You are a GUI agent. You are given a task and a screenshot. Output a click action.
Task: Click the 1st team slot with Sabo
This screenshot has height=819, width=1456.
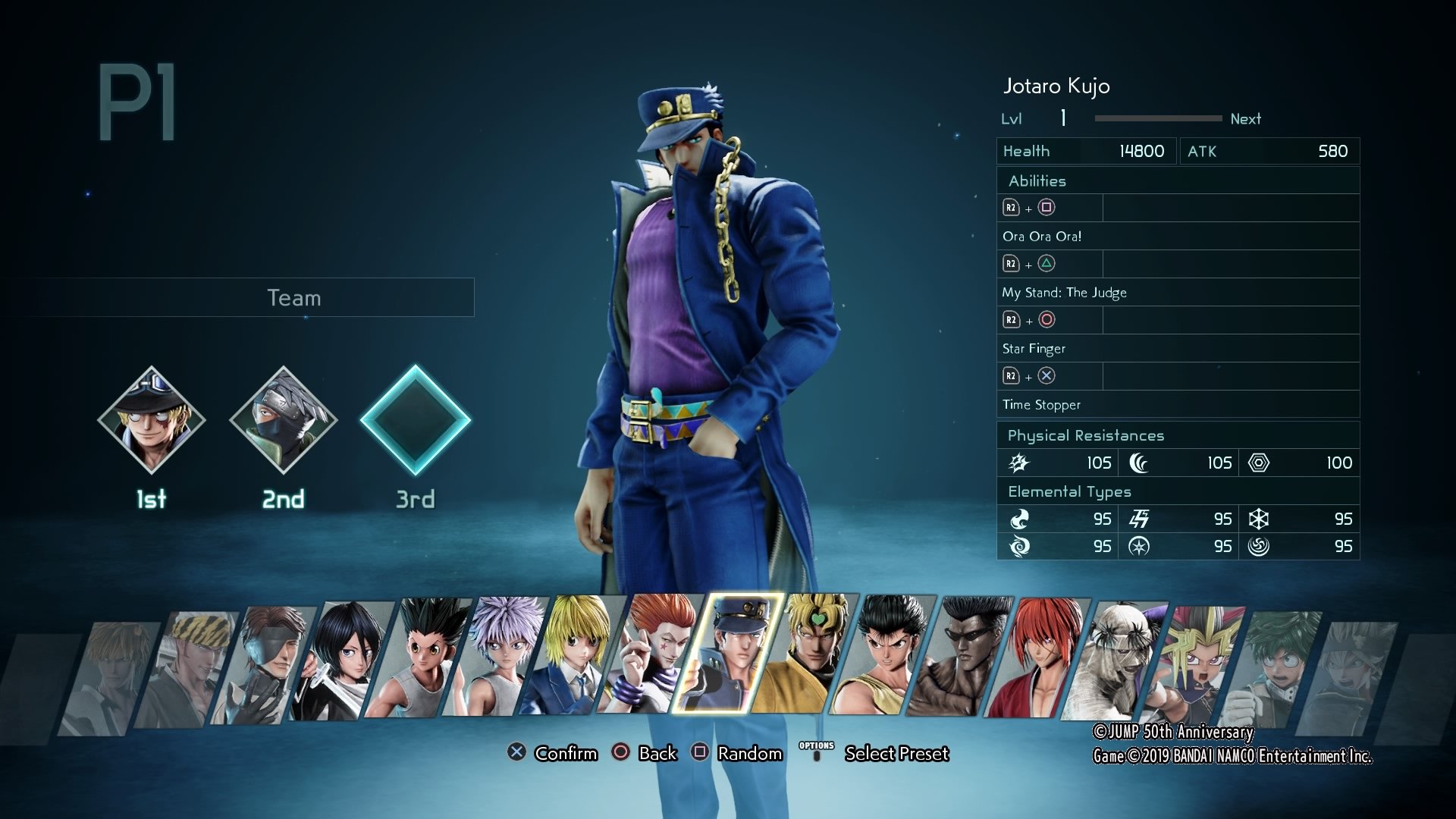[x=152, y=420]
